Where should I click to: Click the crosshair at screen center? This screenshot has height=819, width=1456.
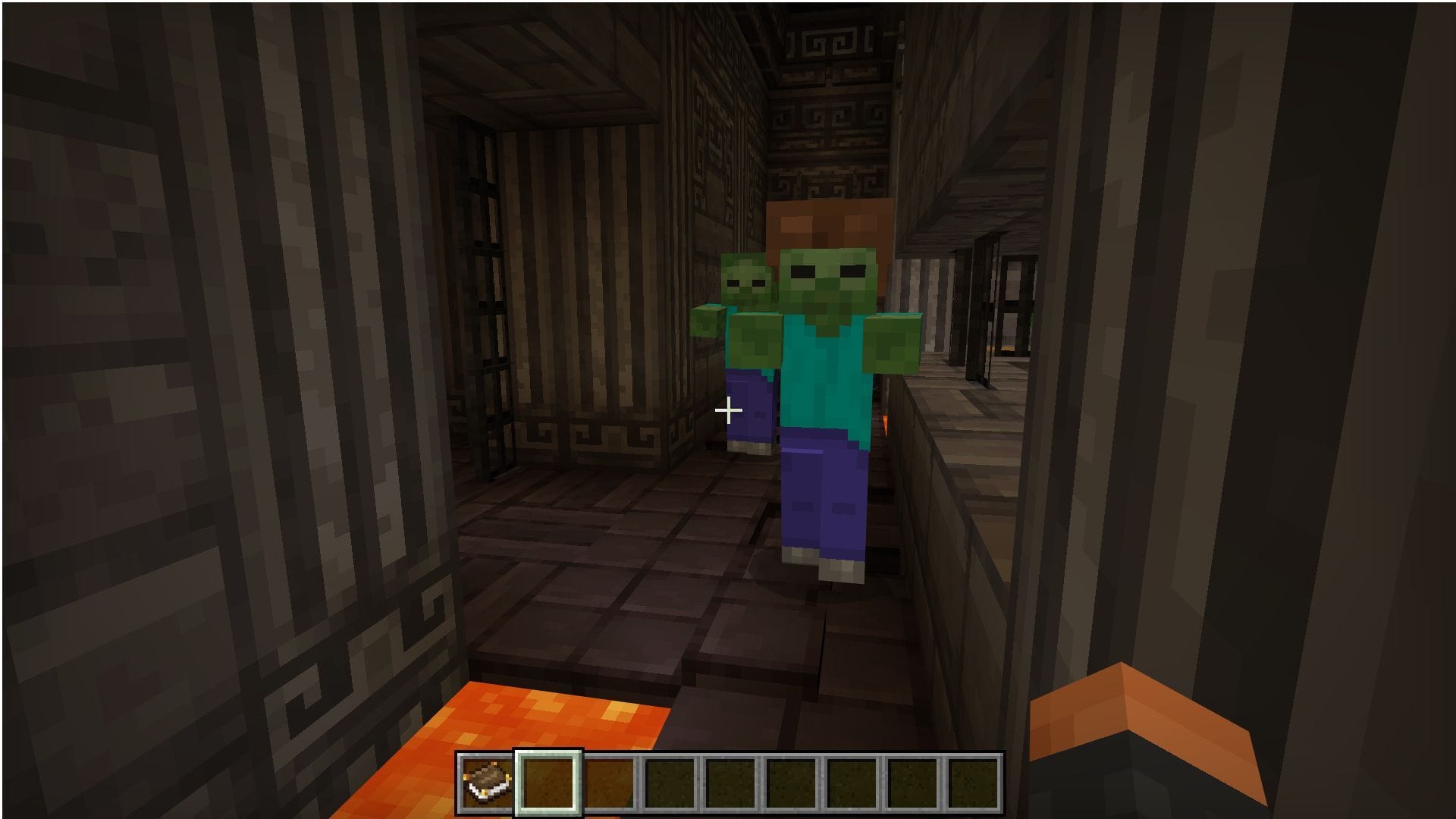[x=728, y=409]
